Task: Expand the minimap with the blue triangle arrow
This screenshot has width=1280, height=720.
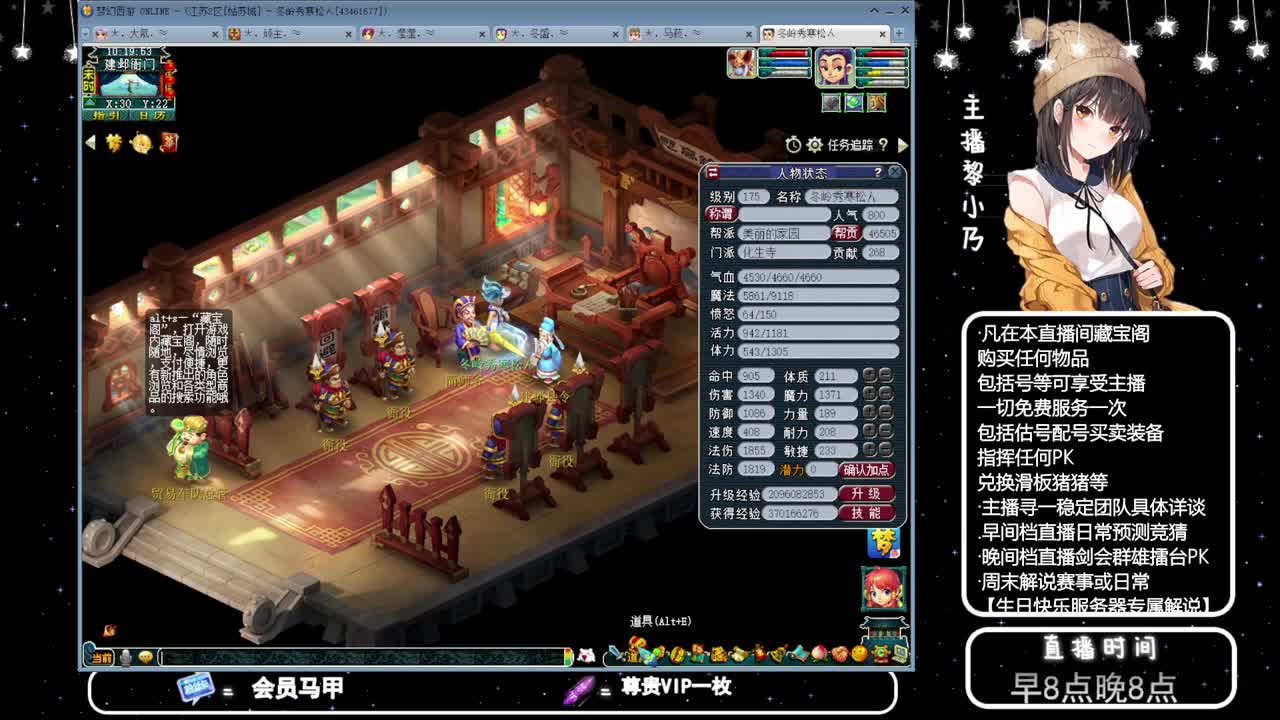Action: (90, 102)
